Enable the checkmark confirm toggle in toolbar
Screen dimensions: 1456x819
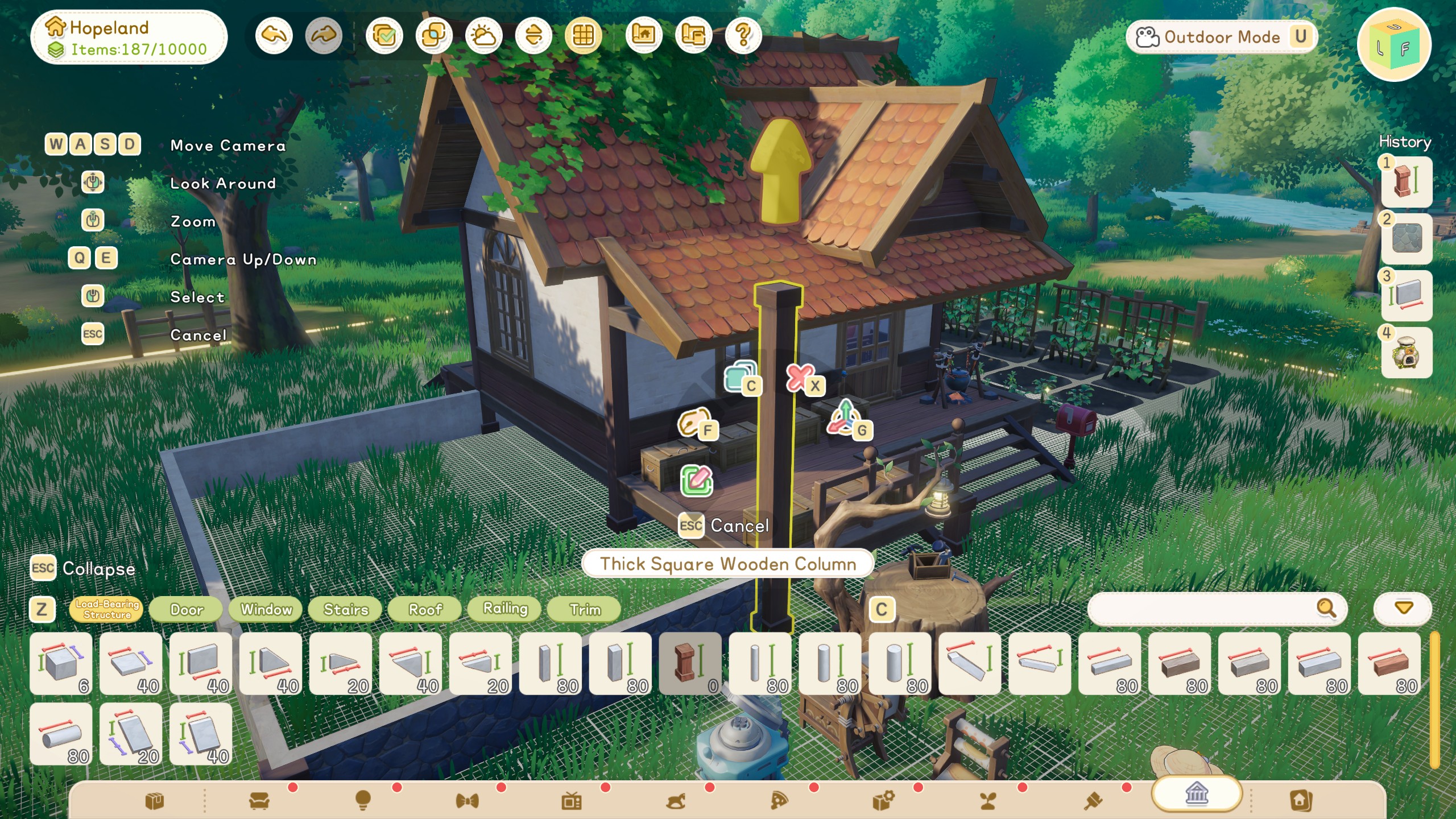(385, 35)
